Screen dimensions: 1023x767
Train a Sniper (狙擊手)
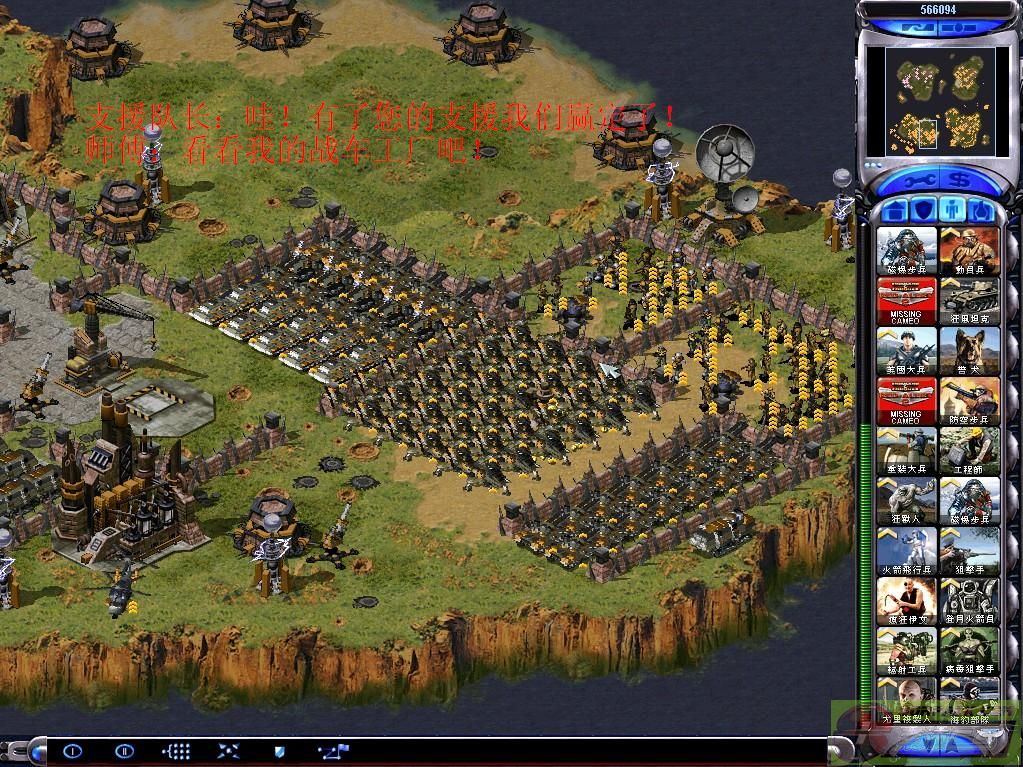pyautogui.click(x=969, y=551)
